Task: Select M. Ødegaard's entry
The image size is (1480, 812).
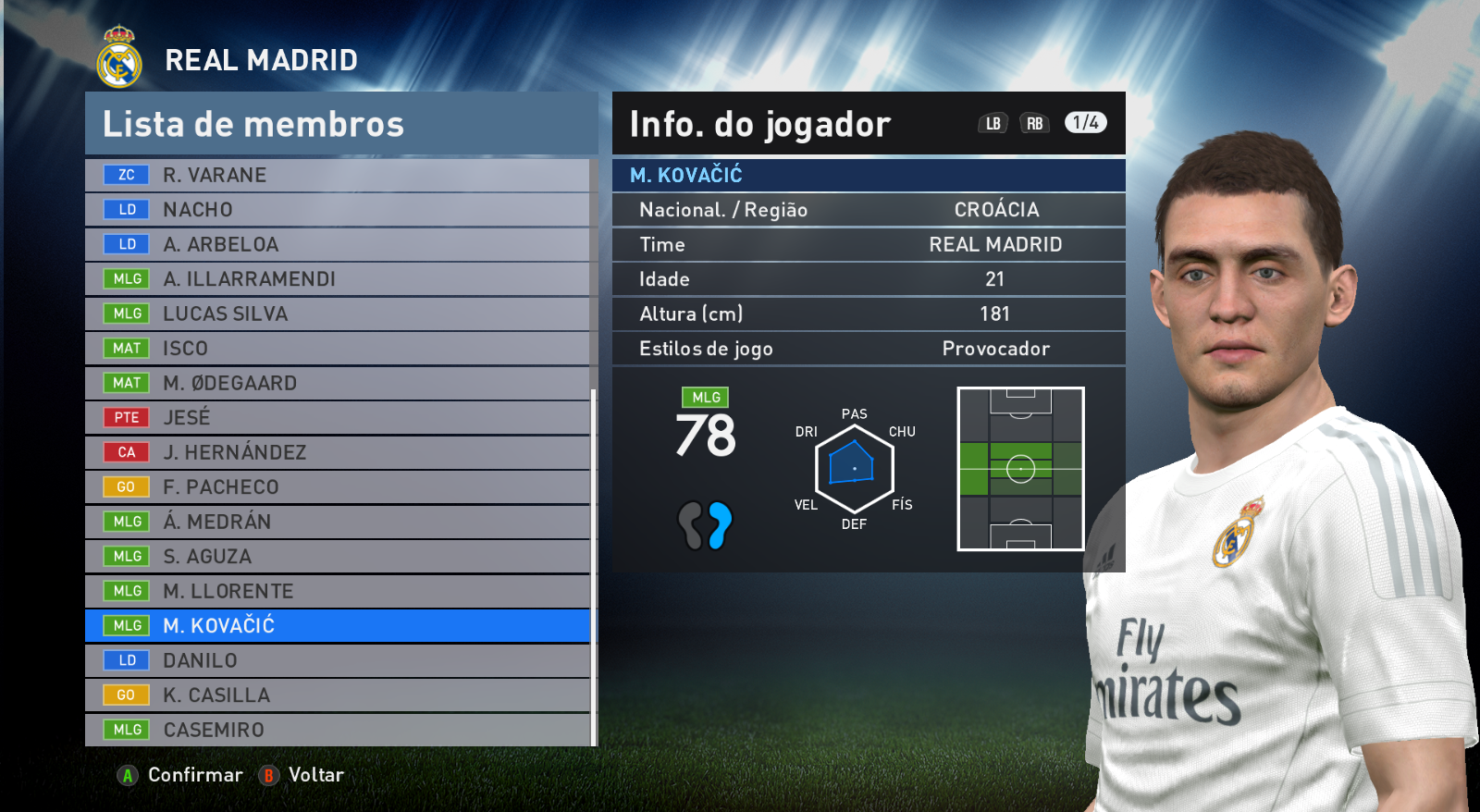Action: pyautogui.click(x=338, y=383)
